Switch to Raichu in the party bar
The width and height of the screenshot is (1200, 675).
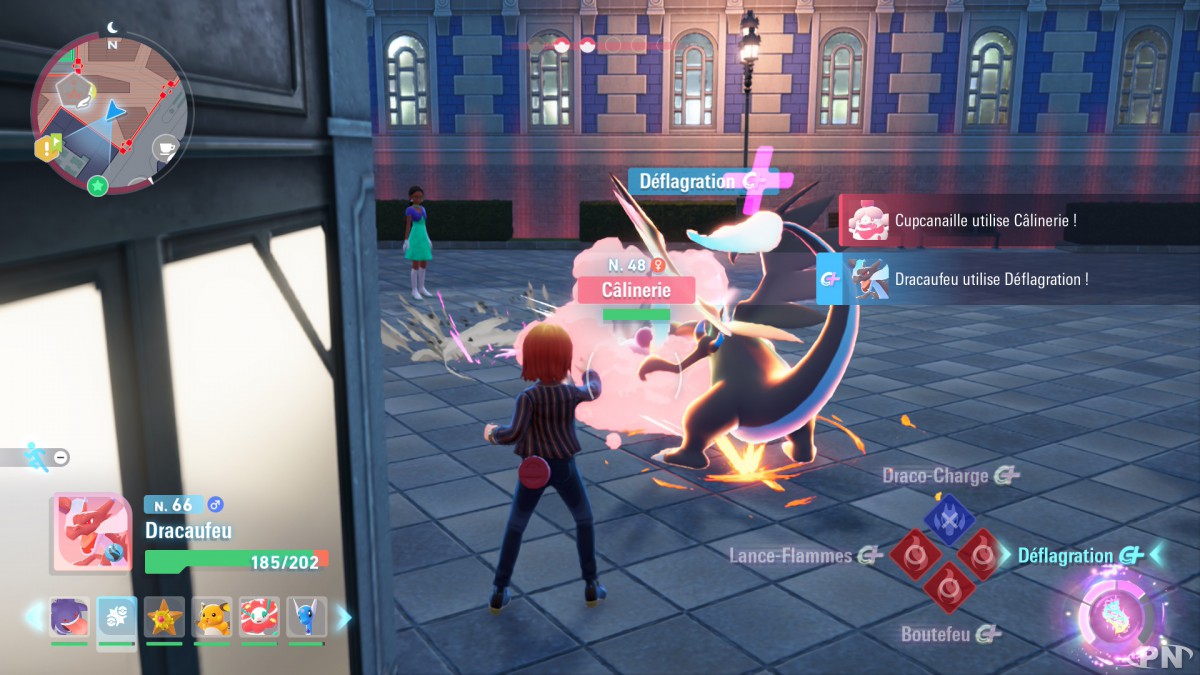(x=212, y=617)
